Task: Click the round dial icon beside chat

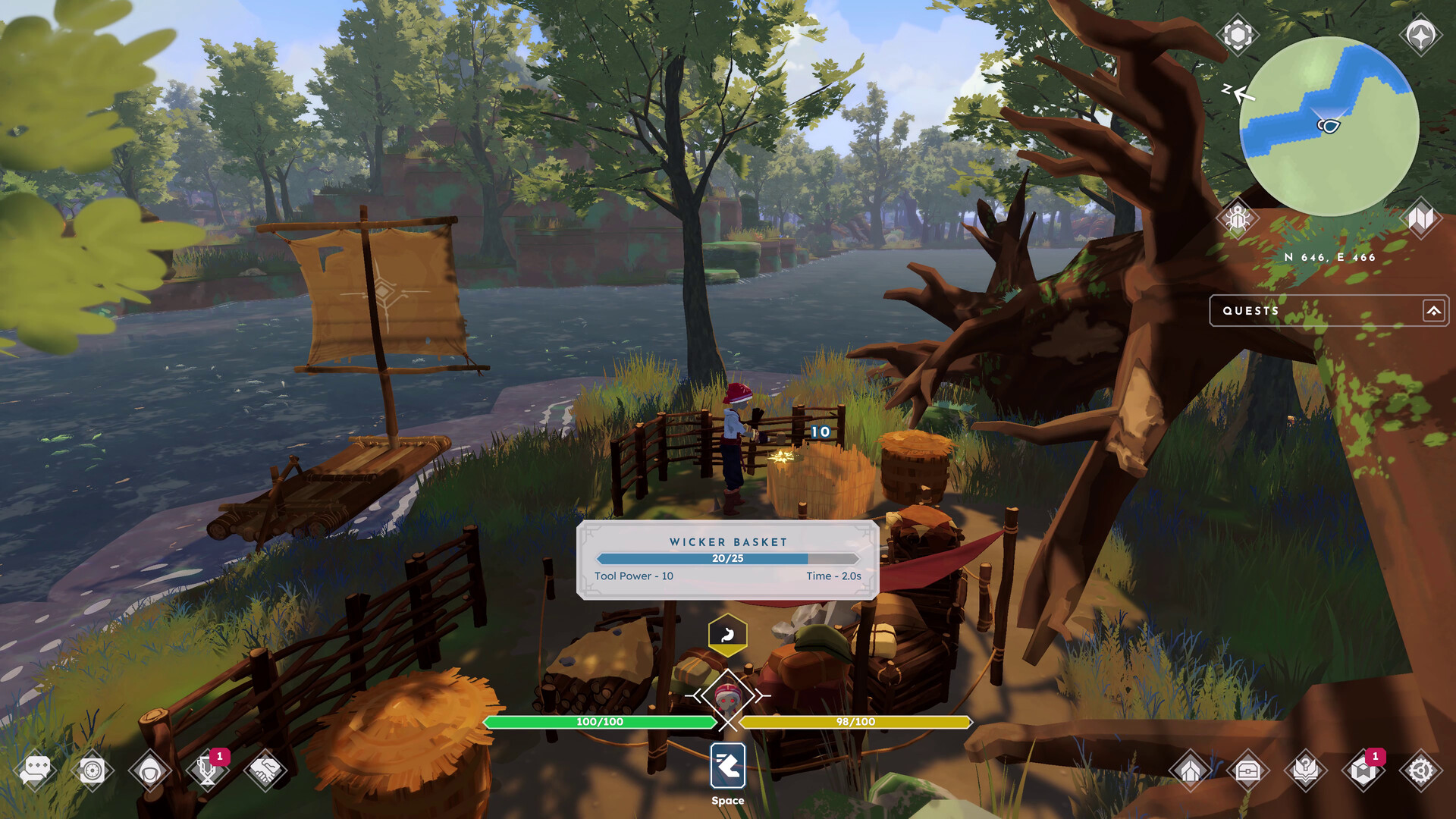Action: (93, 771)
